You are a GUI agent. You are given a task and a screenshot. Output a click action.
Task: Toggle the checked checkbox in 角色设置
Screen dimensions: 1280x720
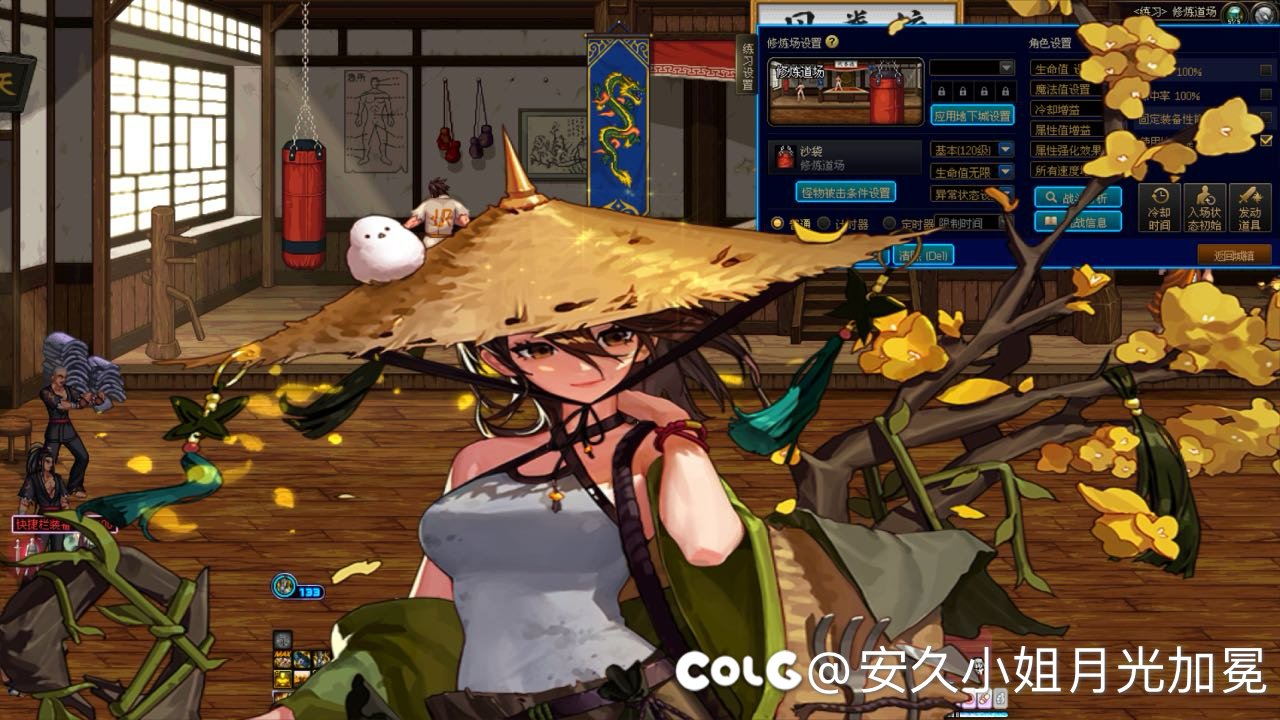1268,140
